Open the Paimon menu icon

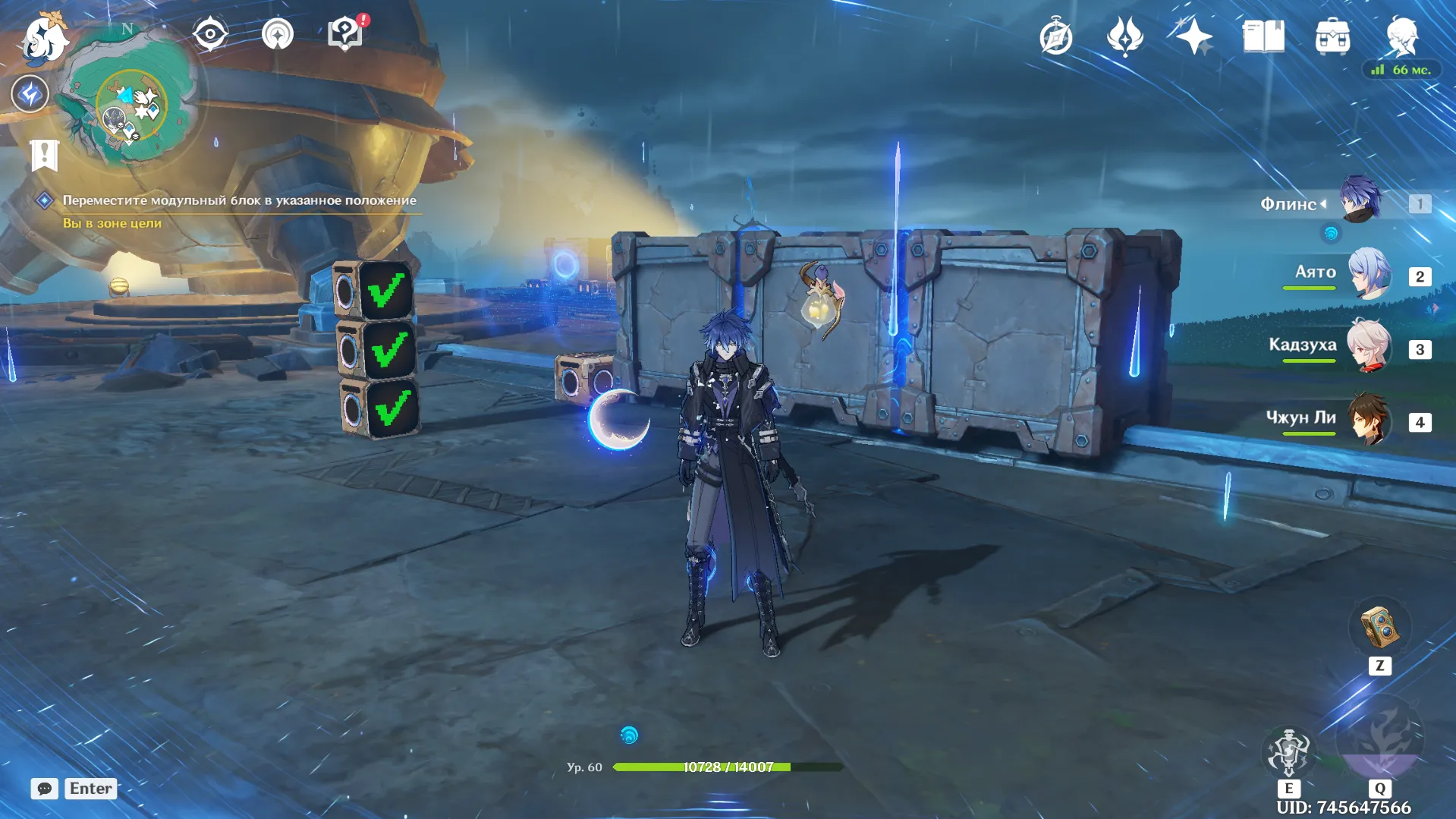(x=46, y=38)
